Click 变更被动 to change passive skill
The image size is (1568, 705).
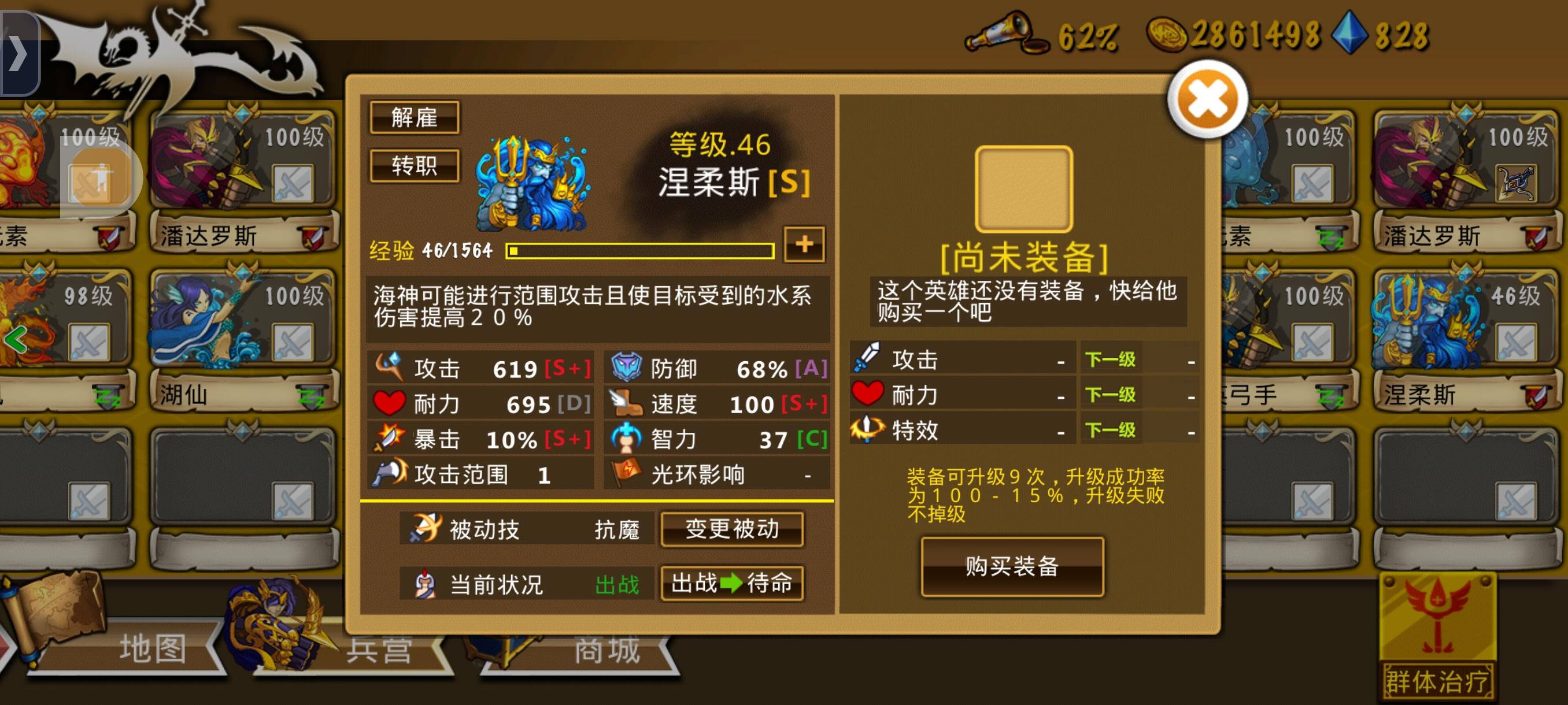click(733, 530)
